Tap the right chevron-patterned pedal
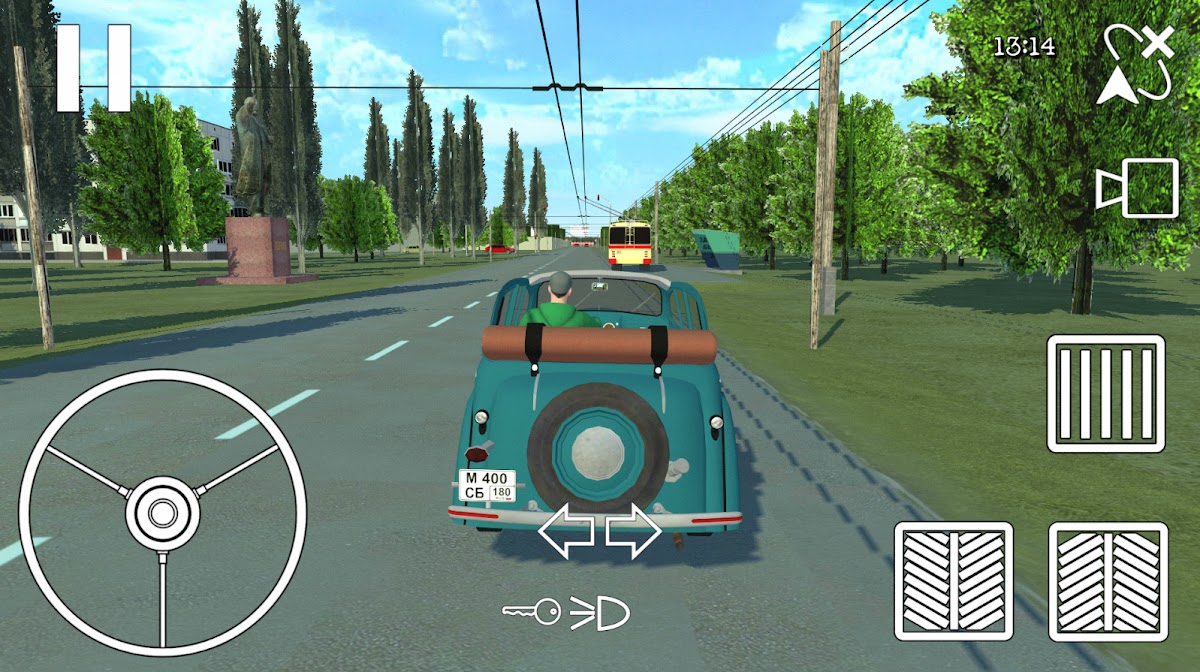This screenshot has width=1200, height=672. click(x=1107, y=580)
